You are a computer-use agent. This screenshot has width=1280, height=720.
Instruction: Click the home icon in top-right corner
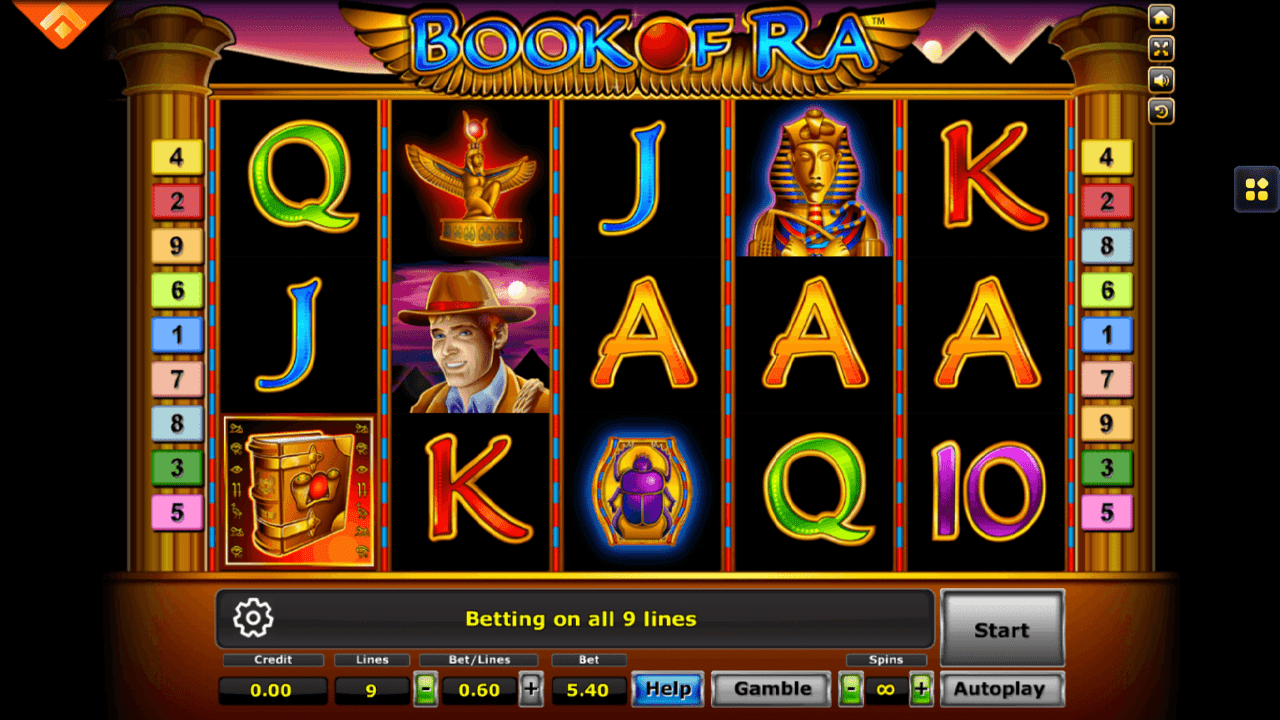click(1161, 17)
